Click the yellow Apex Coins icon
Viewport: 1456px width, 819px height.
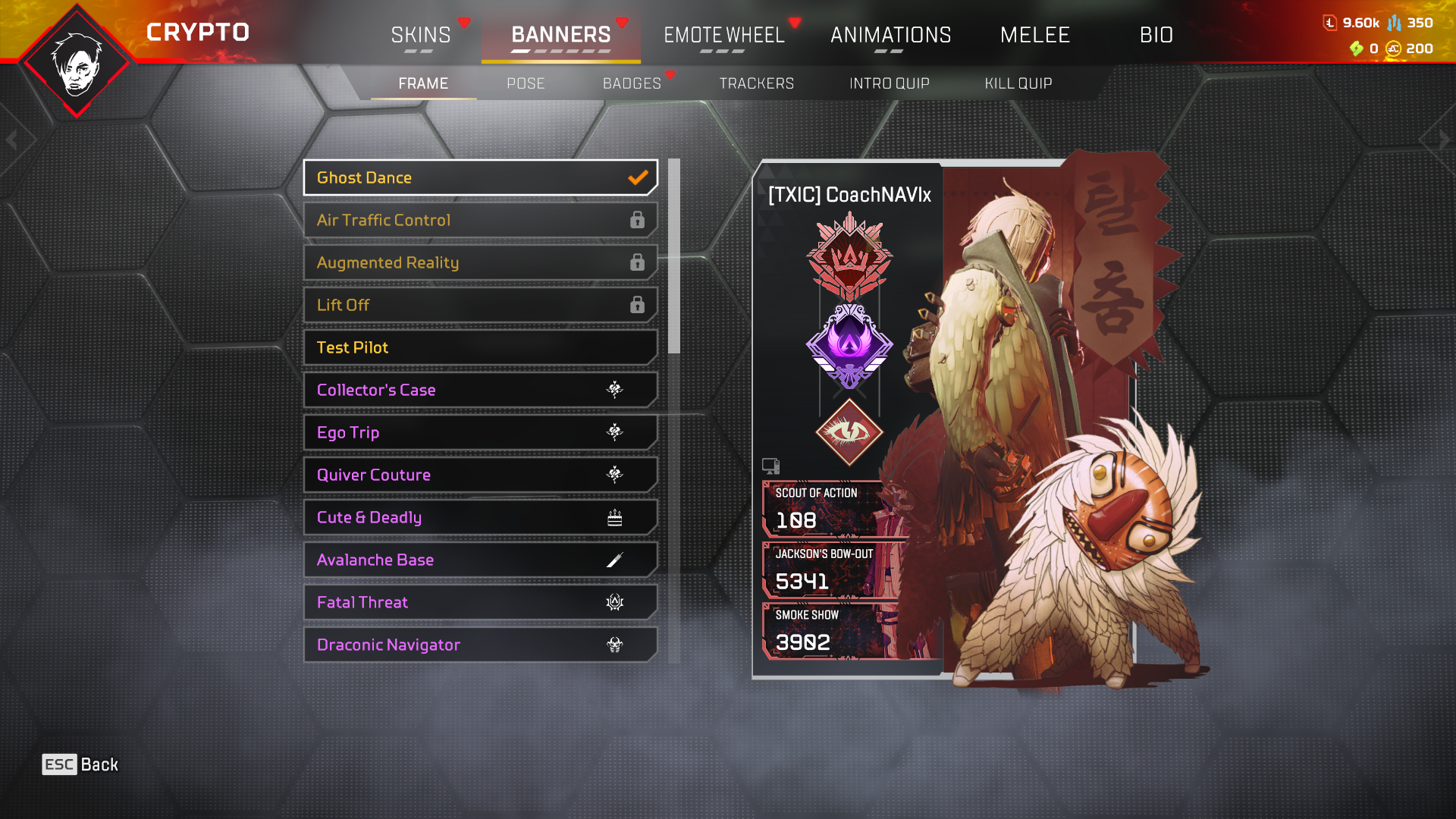1395,49
